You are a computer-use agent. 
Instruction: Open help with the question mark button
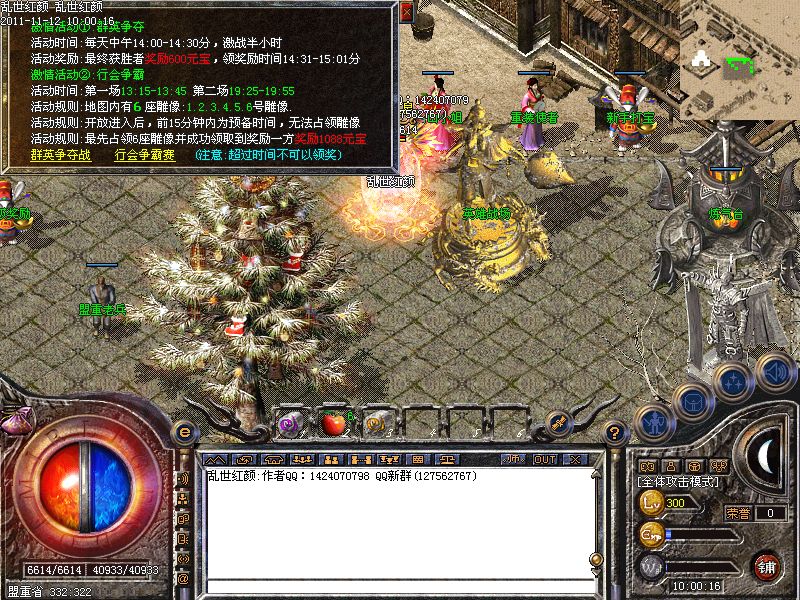[616, 432]
